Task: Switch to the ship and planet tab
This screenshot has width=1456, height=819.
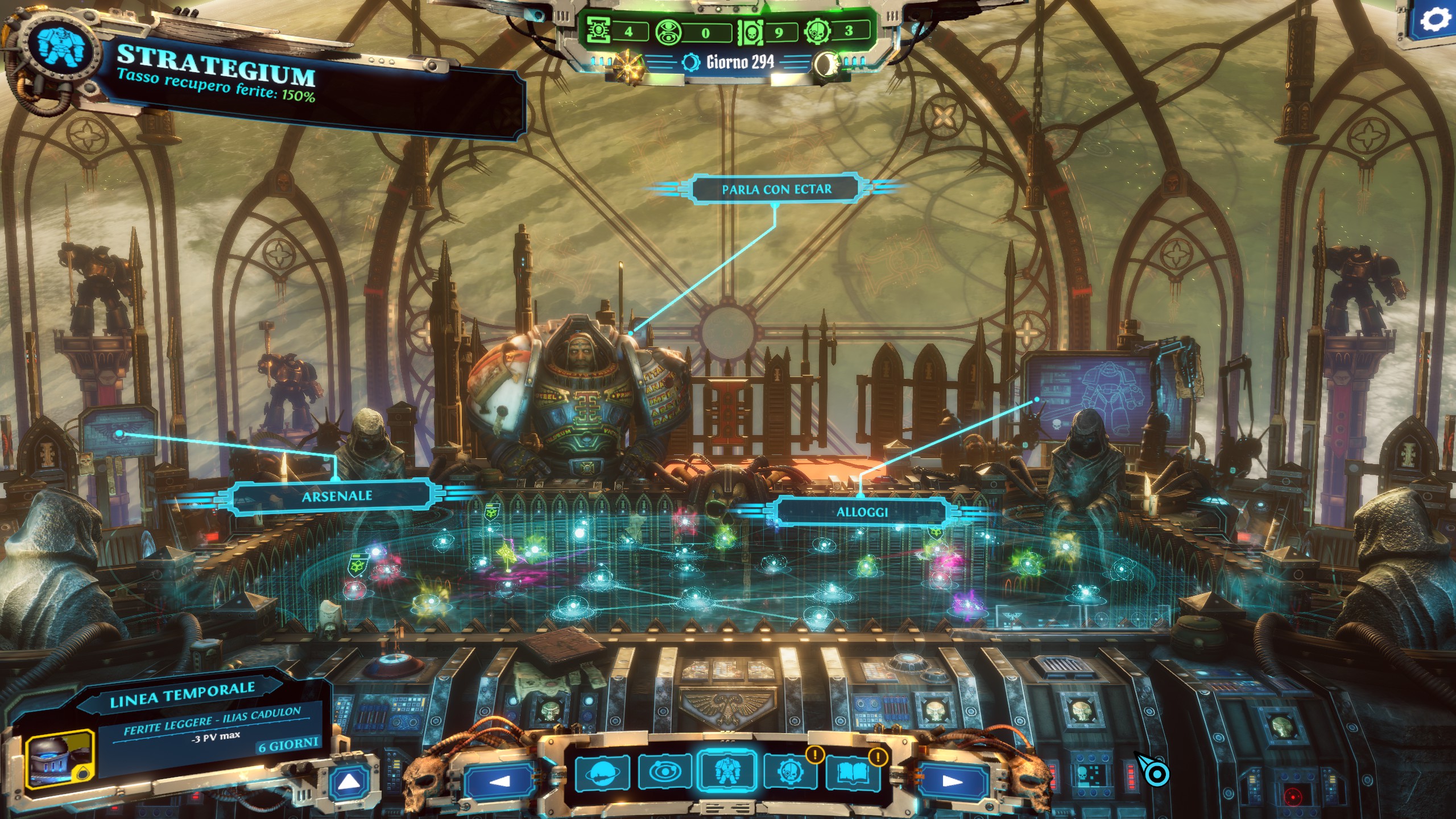Action: pyautogui.click(x=602, y=772)
